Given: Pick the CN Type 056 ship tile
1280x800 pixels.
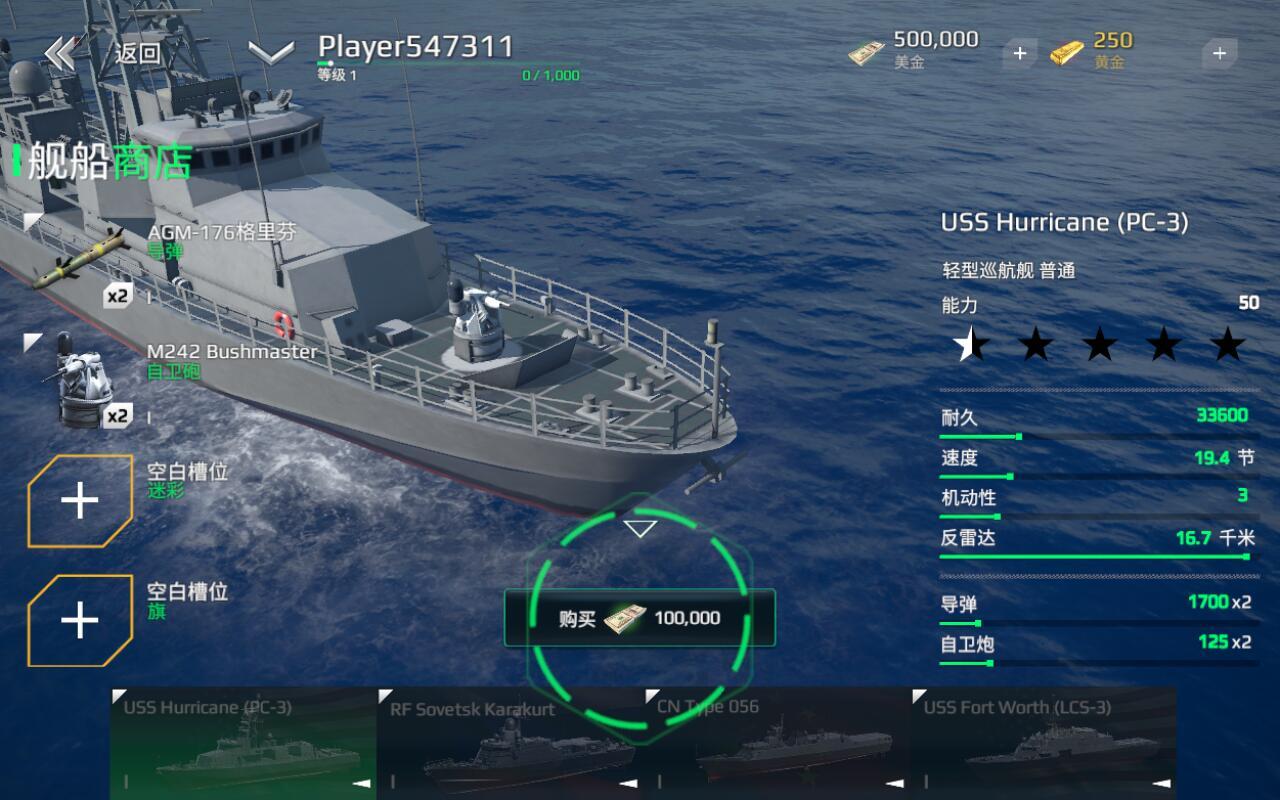Looking at the screenshot, I should coord(776,743).
